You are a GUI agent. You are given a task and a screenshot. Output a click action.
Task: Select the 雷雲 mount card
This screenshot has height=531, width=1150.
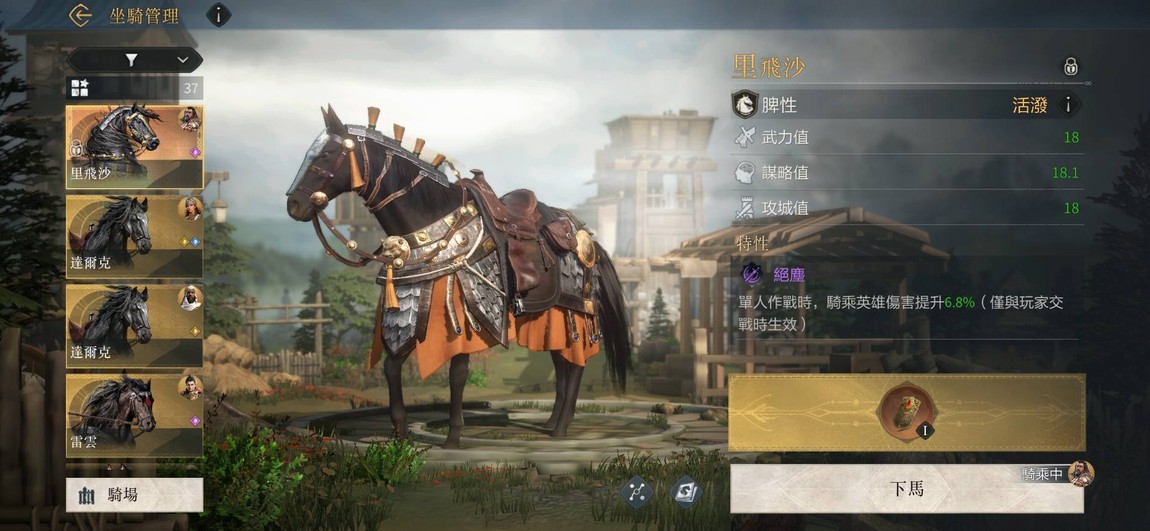point(134,414)
